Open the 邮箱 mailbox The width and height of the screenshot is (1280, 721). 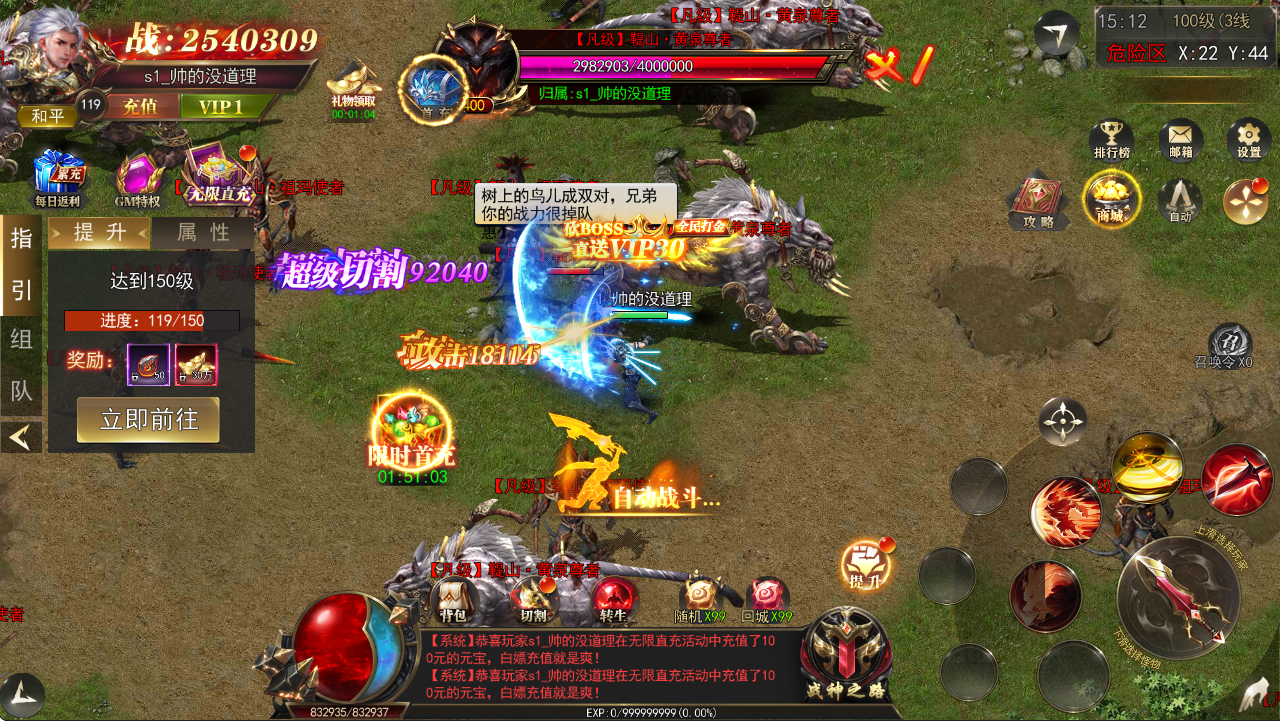[1180, 141]
